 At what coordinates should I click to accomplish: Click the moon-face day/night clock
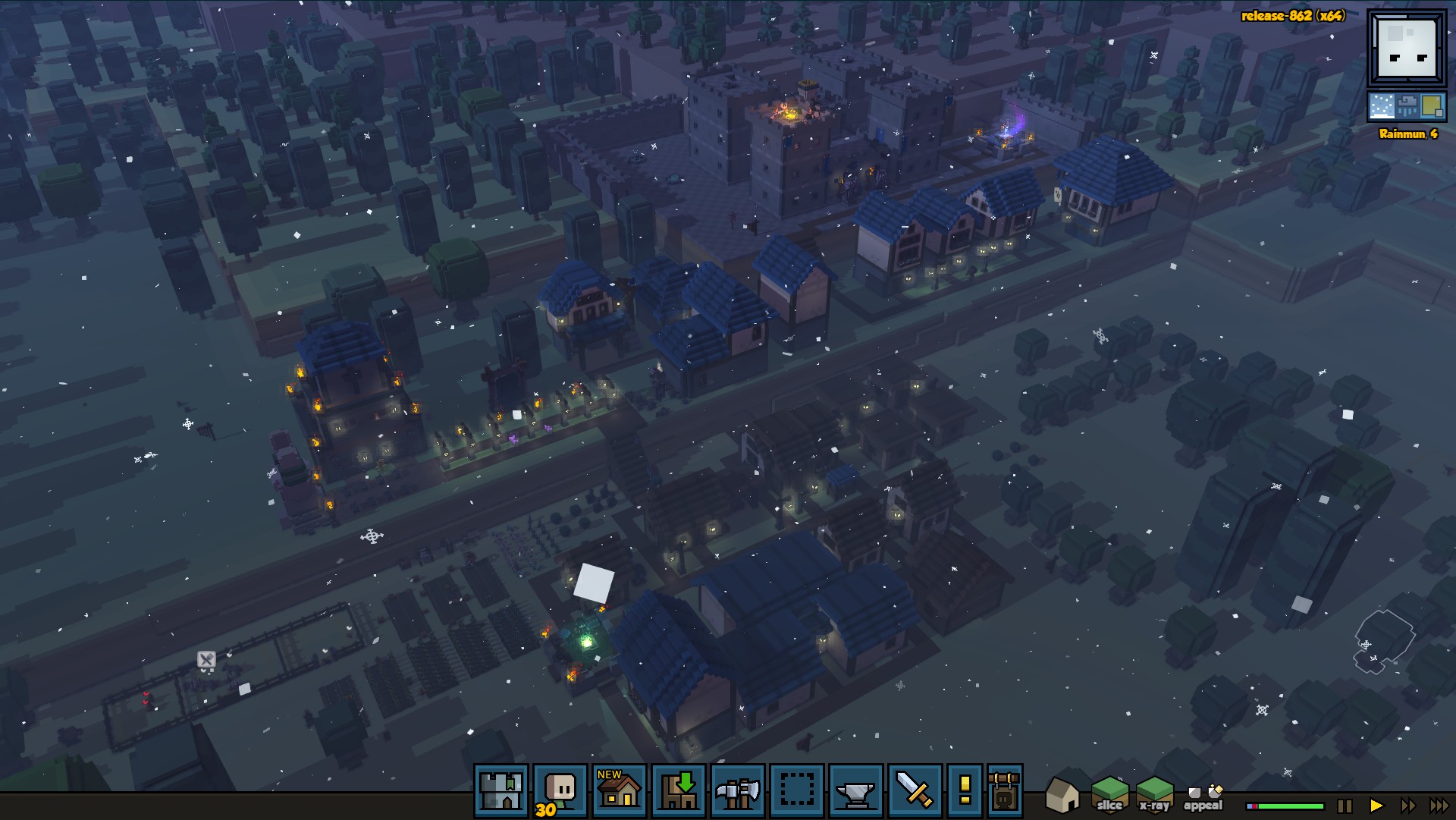pyautogui.click(x=1407, y=49)
